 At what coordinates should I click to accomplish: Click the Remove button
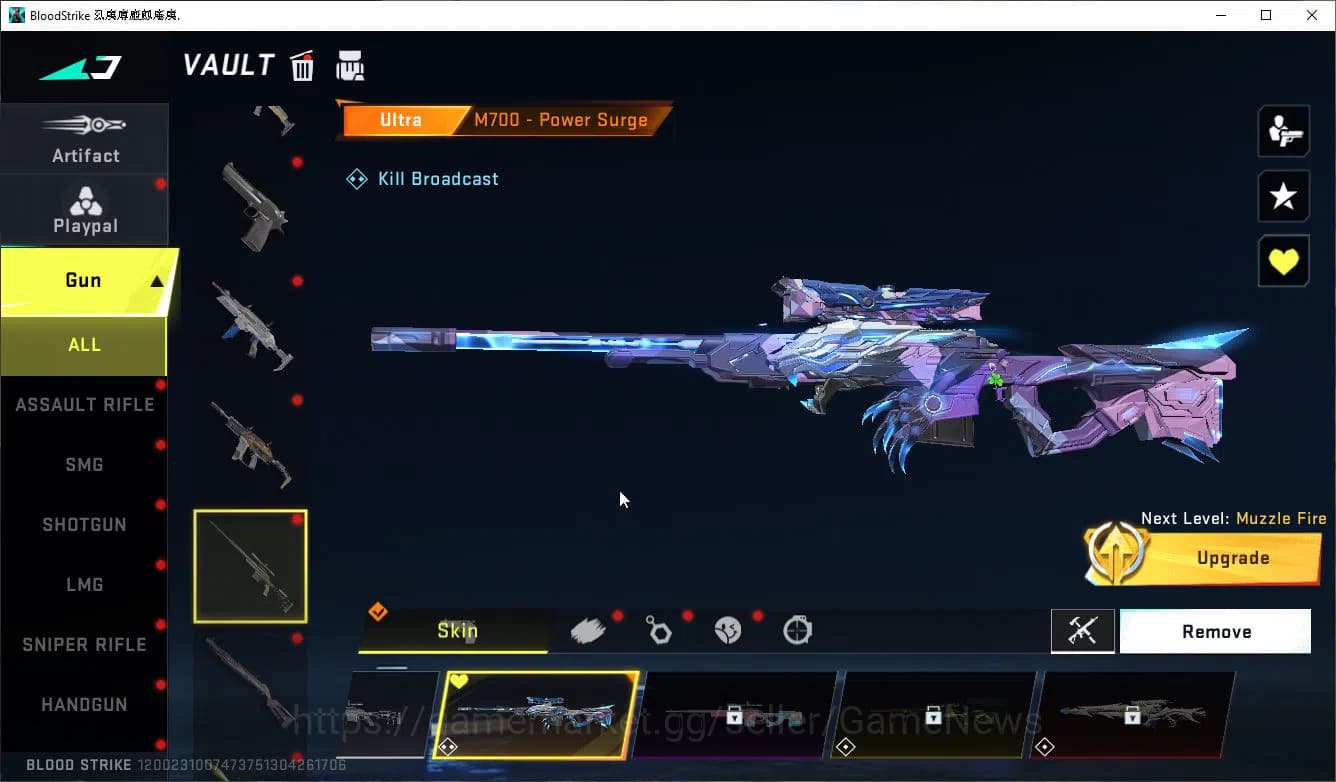click(x=1215, y=631)
